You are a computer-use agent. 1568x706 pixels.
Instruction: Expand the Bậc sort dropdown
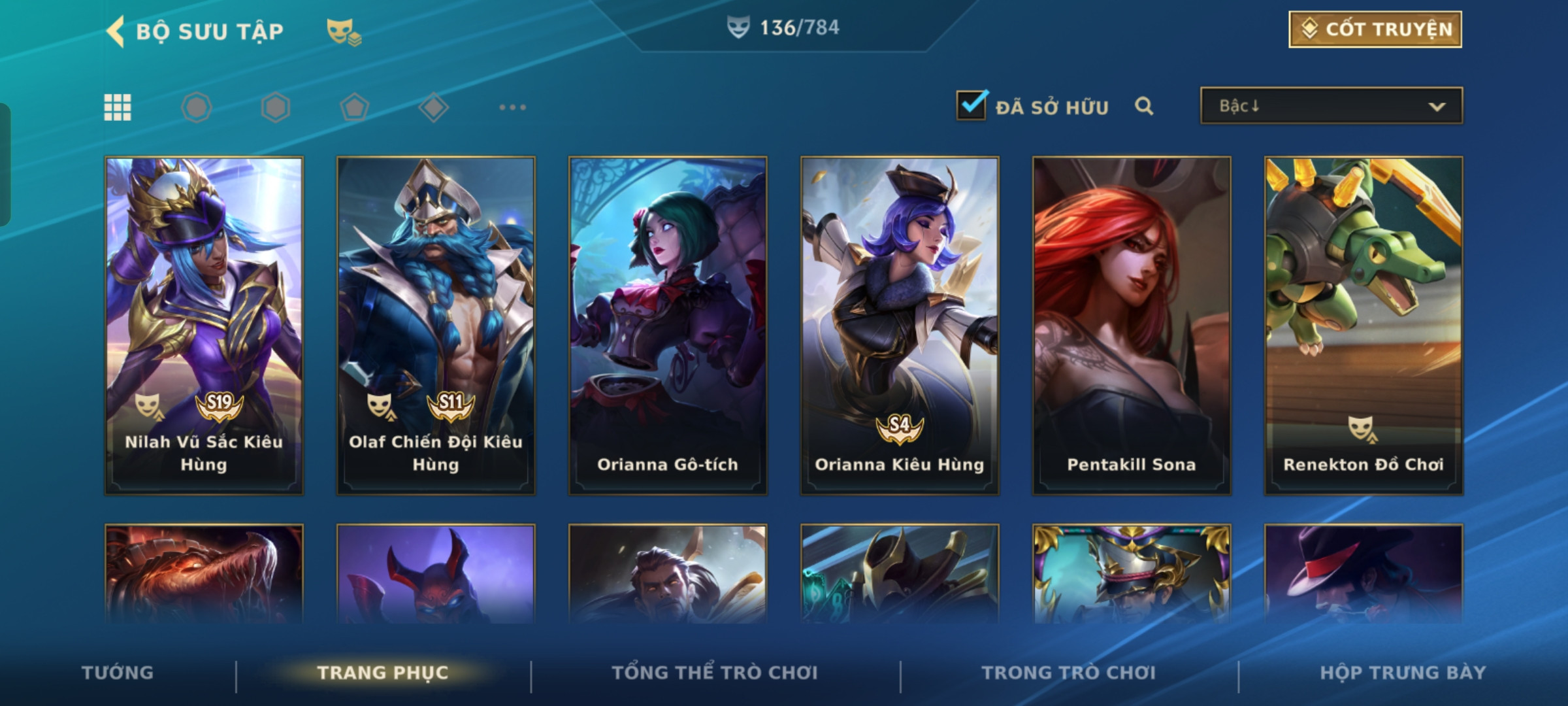1331,106
